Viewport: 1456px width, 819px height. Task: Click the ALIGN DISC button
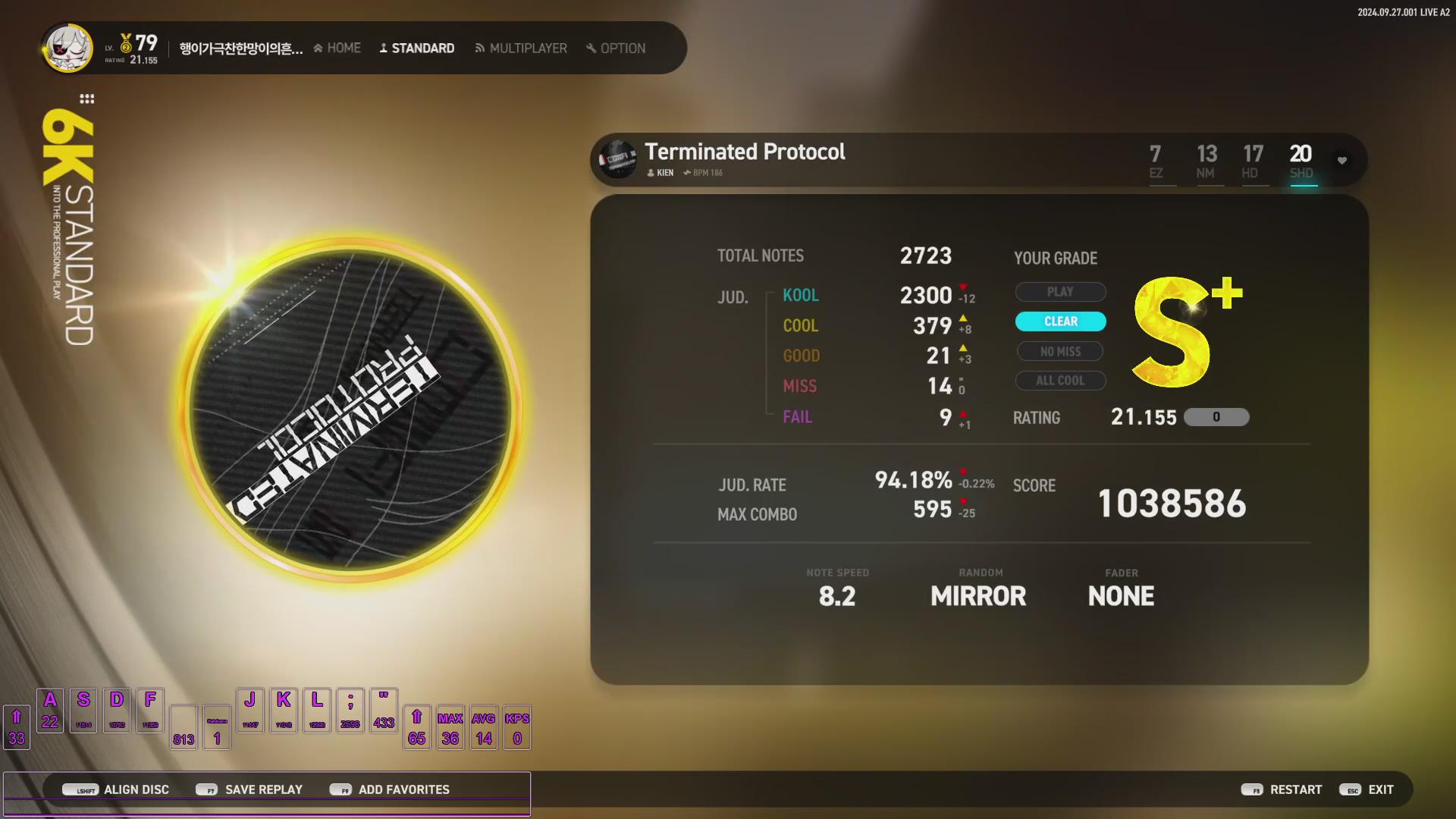118,789
